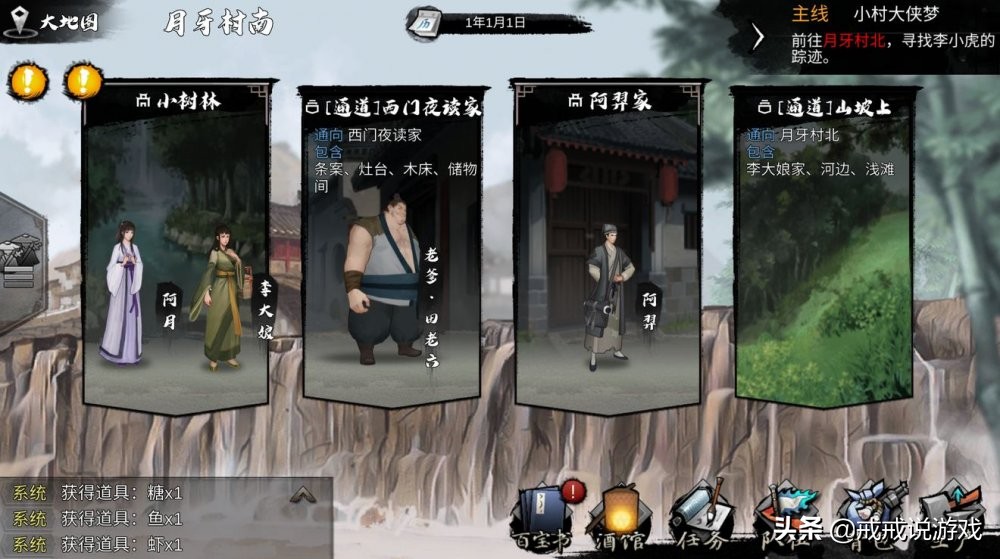
Task: Open the 大地图 world map
Action: point(55,22)
